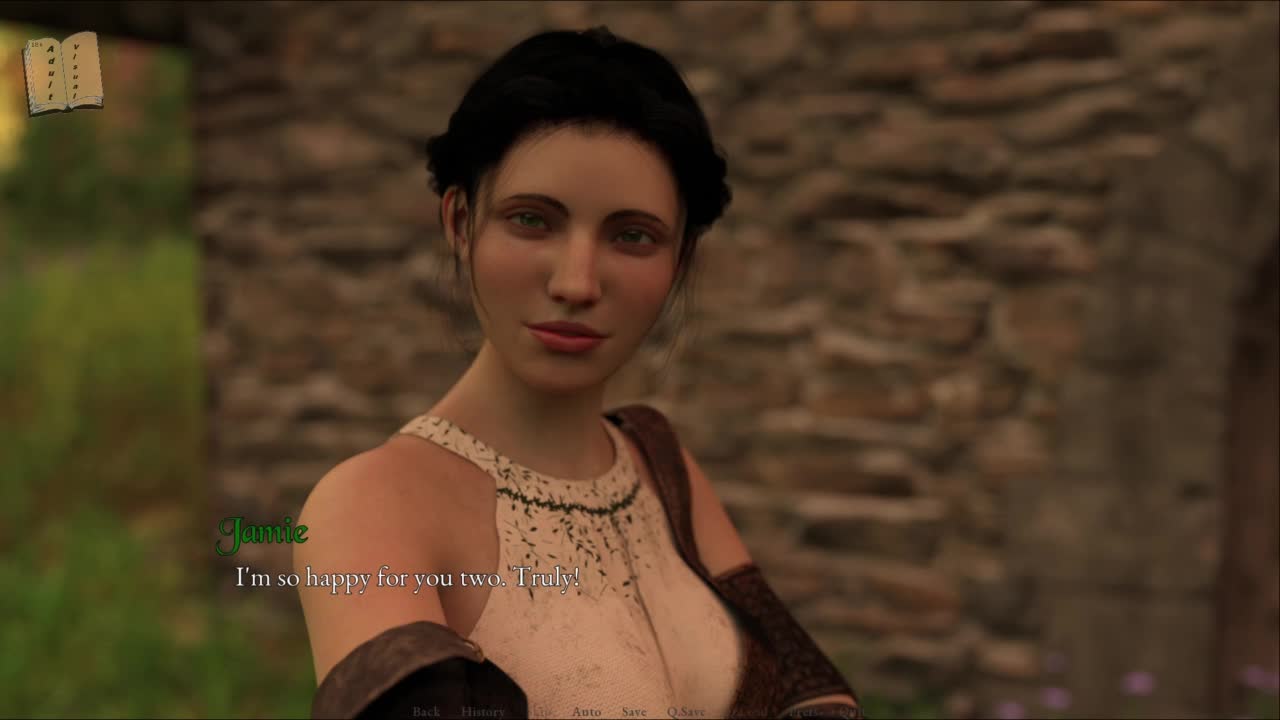
Task: Quick save with the Q.Save button
Action: (686, 712)
